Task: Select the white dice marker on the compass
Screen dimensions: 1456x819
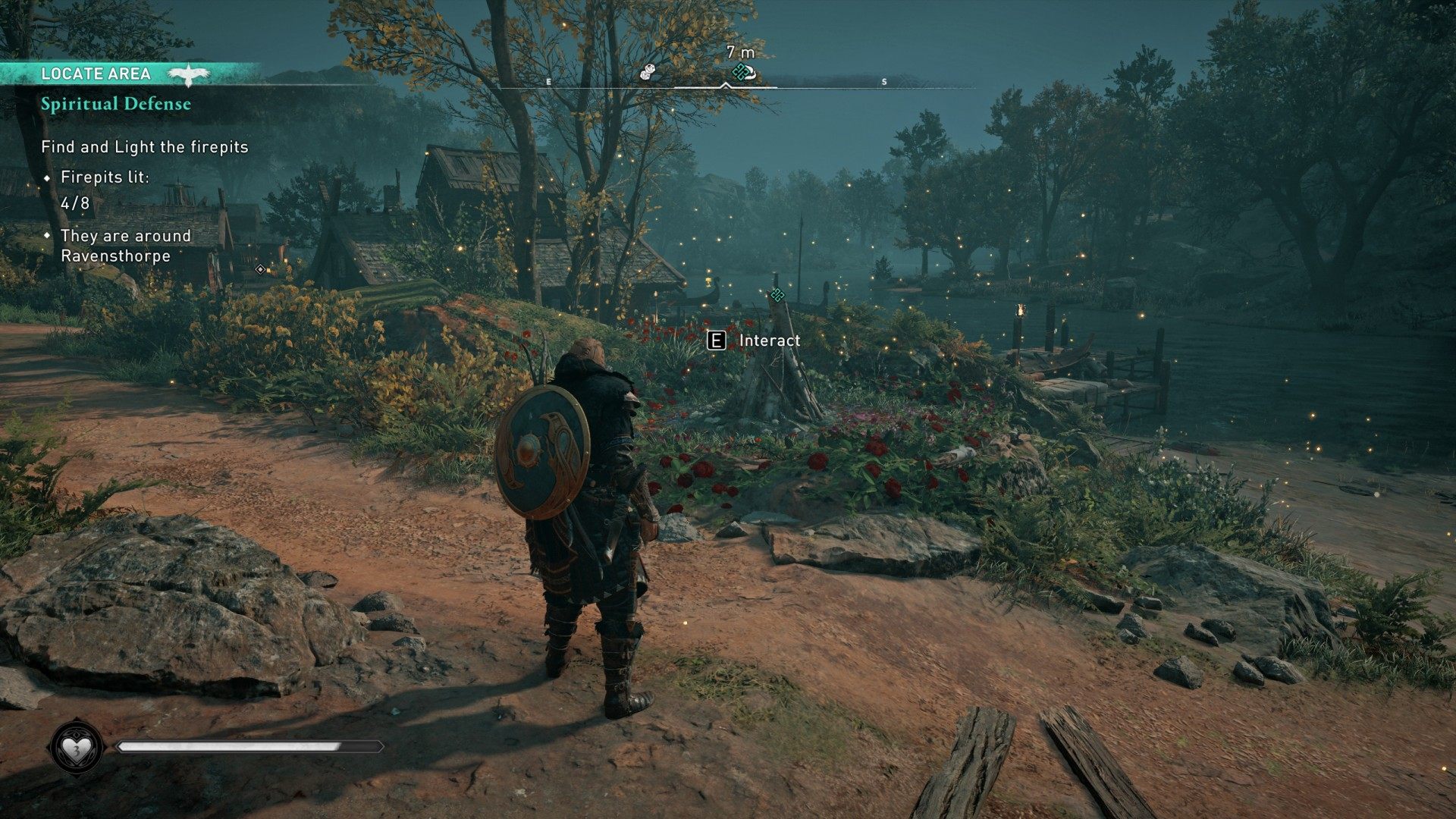Action: pos(647,72)
